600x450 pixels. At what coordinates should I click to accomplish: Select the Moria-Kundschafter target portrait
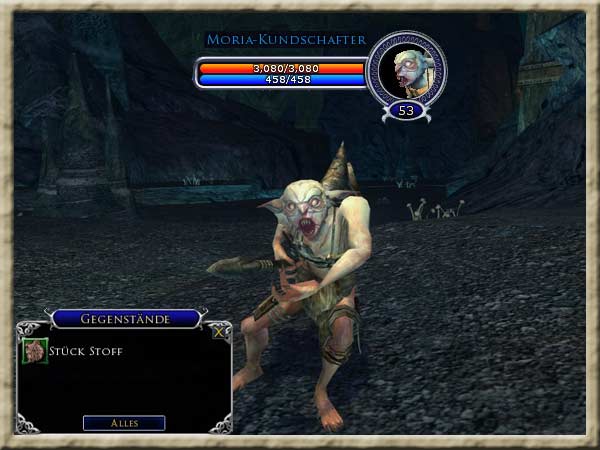[406, 70]
